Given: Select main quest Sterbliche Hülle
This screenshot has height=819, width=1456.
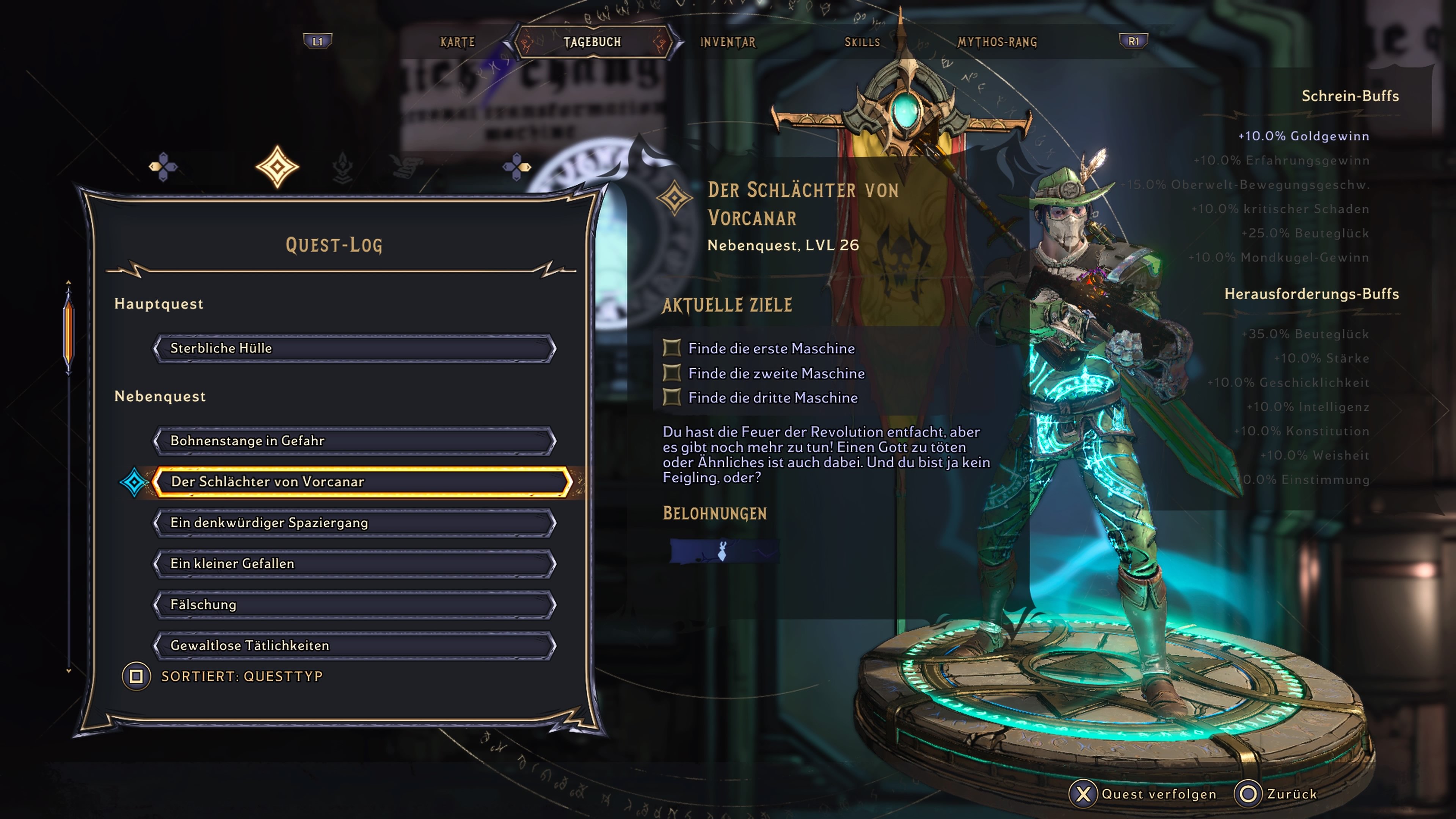Looking at the screenshot, I should click(x=355, y=348).
